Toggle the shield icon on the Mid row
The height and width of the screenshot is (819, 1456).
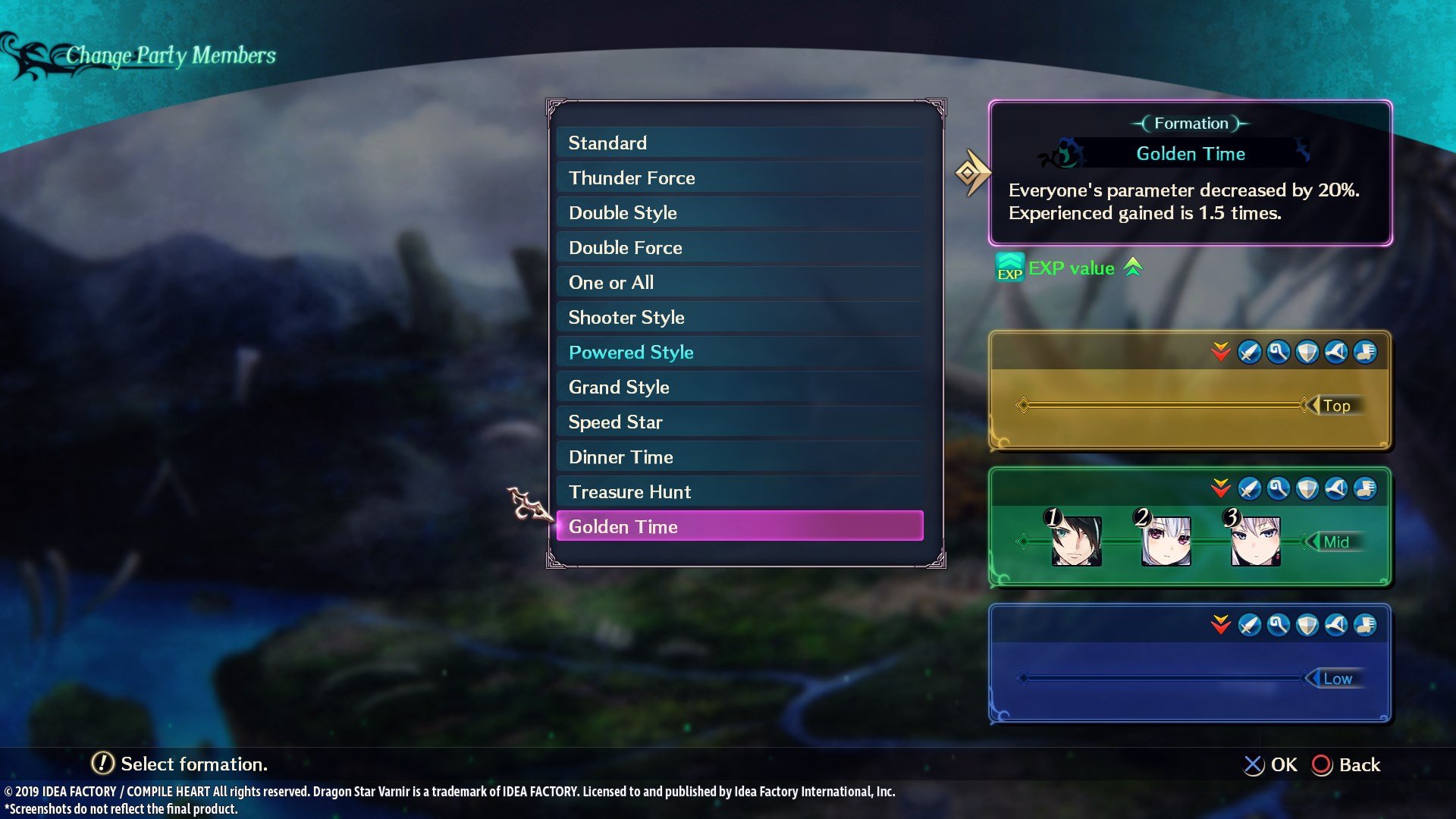tap(1306, 489)
